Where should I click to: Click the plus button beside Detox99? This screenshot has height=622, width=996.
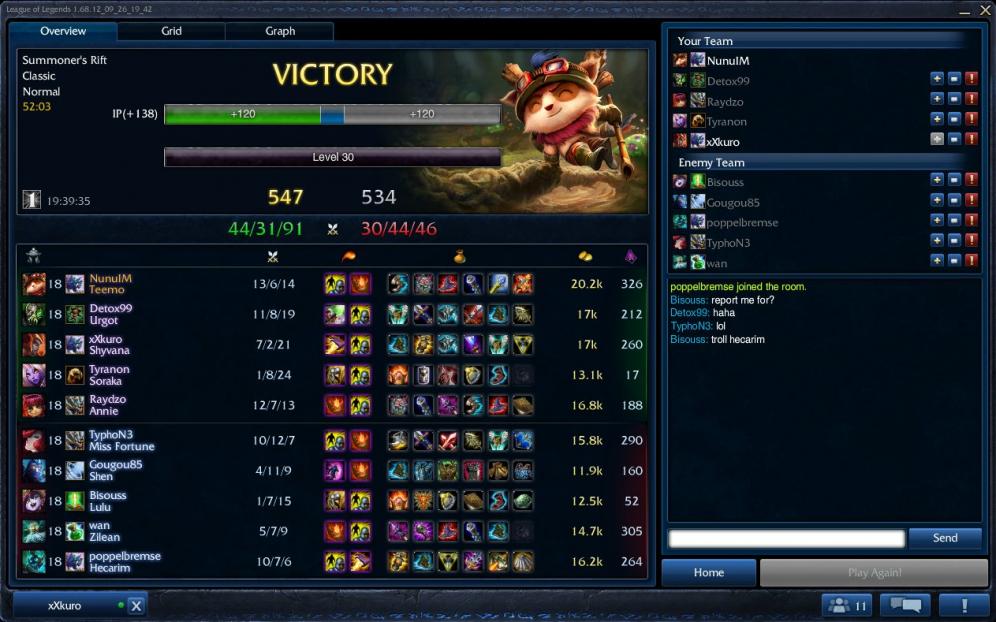(937, 79)
